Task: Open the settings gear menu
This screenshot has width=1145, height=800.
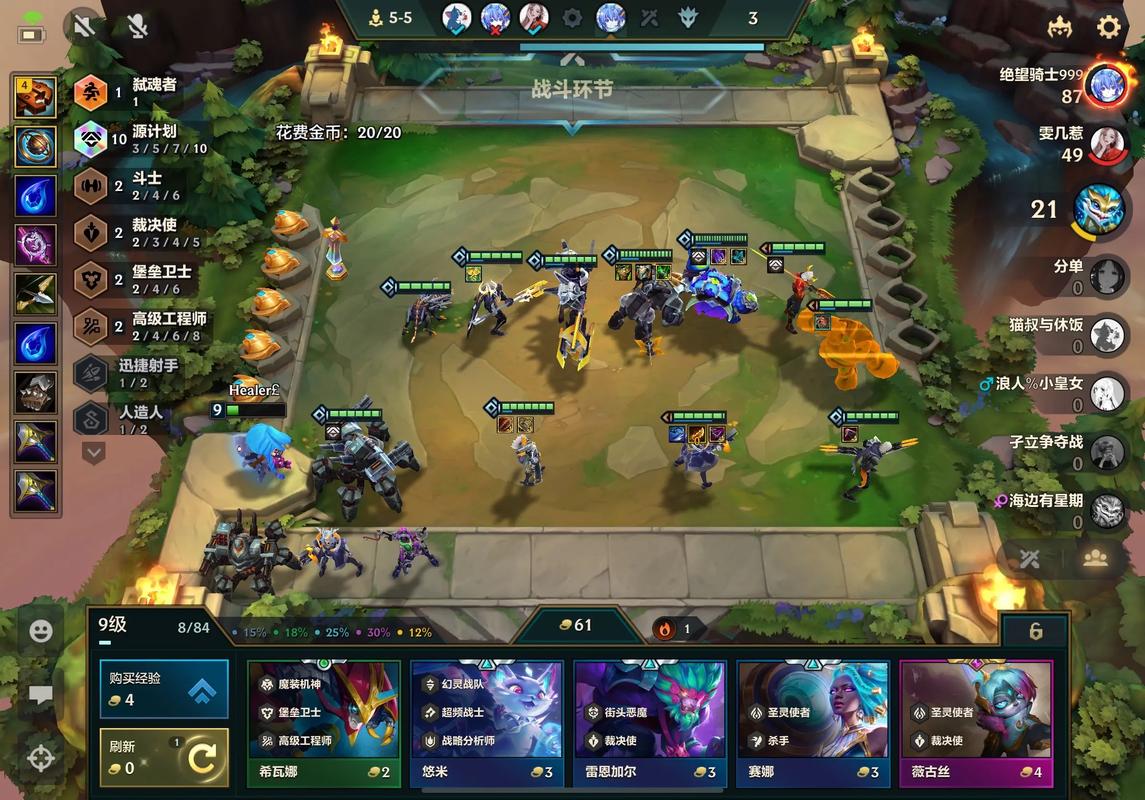Action: pyautogui.click(x=1109, y=27)
